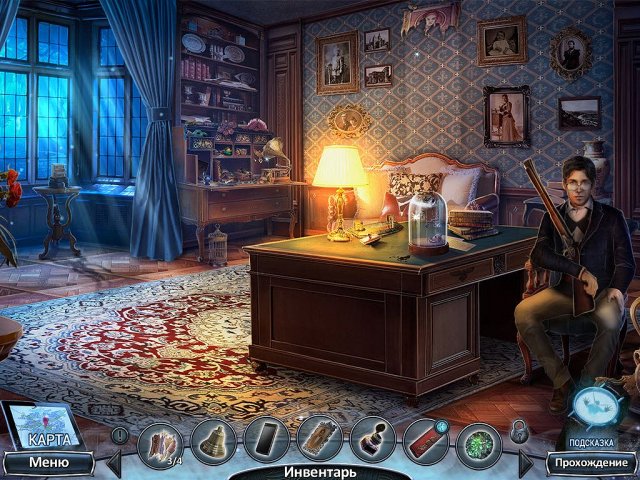Click the exclamation info icon
This screenshot has width=640, height=480.
tap(120, 435)
